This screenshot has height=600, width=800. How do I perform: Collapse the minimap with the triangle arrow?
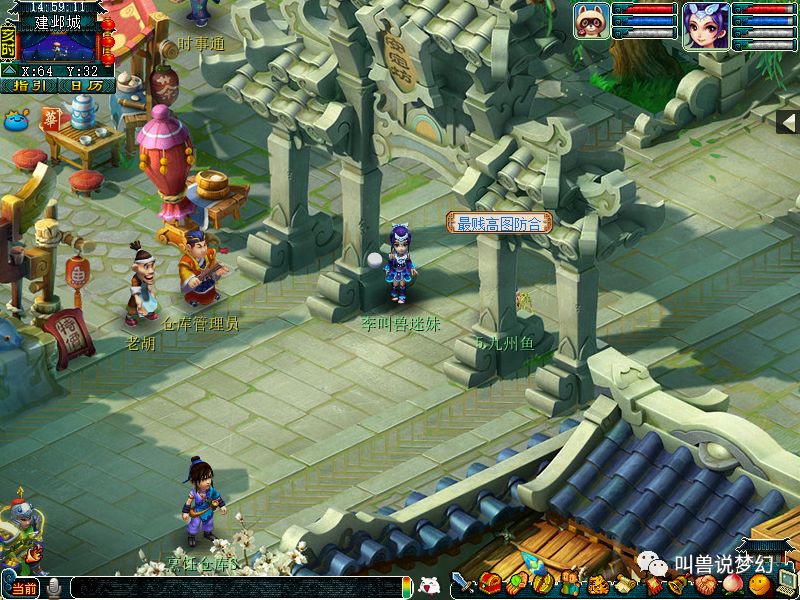[10, 71]
